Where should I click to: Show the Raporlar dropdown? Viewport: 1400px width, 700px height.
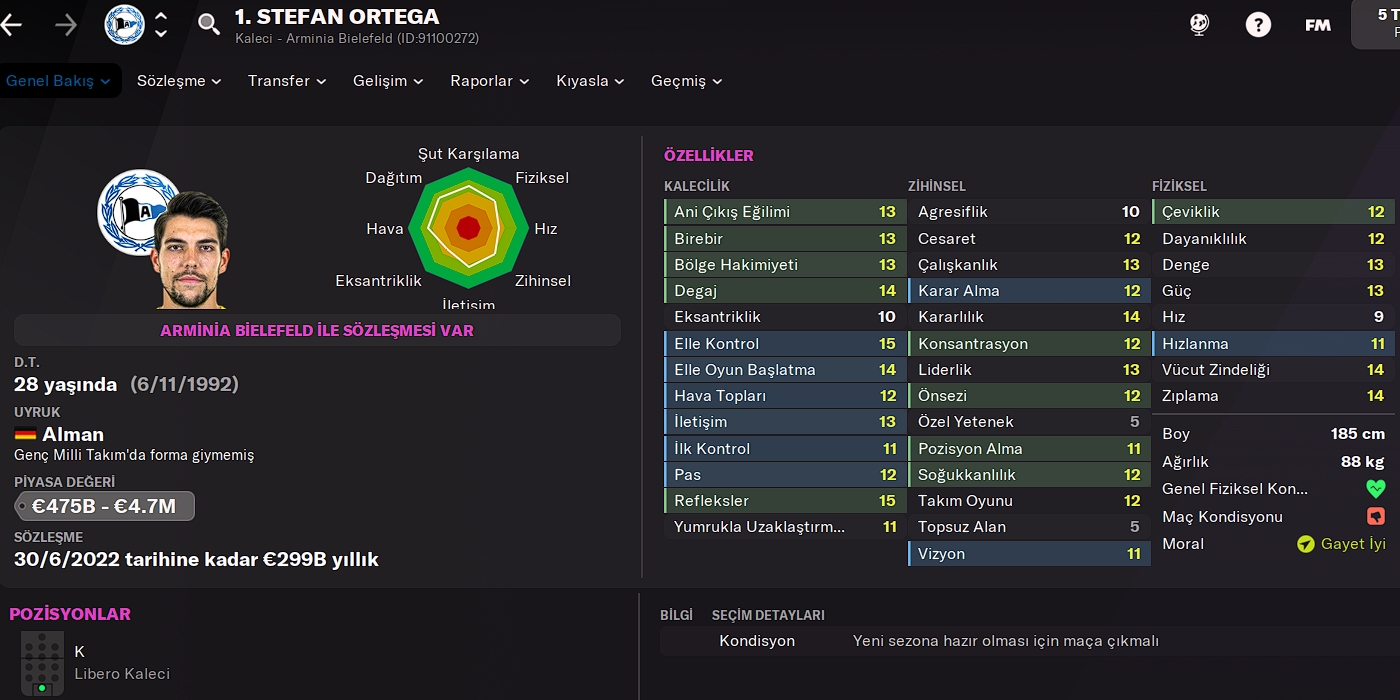coord(490,81)
